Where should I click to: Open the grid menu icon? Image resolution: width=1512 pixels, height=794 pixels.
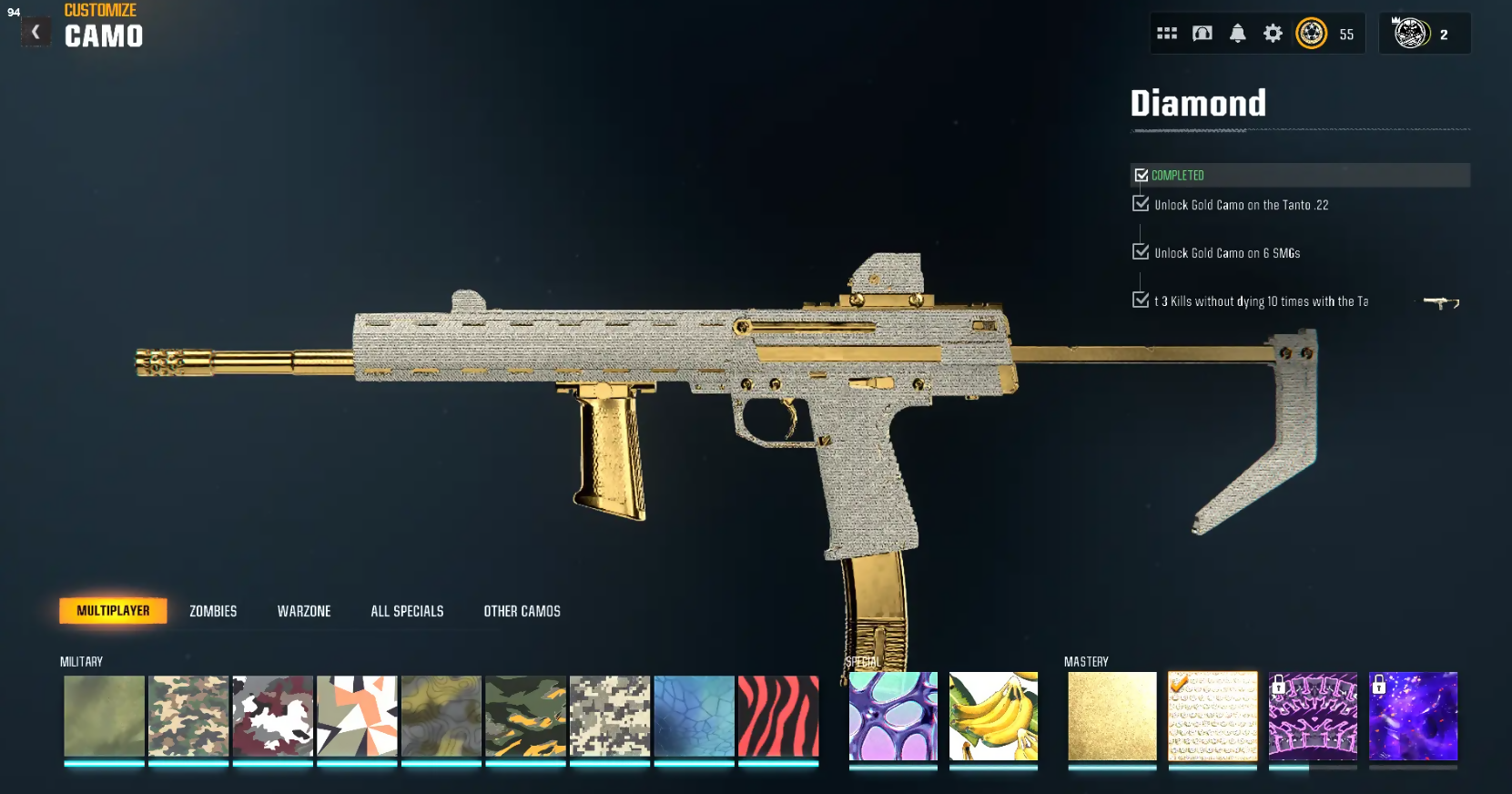[1167, 34]
